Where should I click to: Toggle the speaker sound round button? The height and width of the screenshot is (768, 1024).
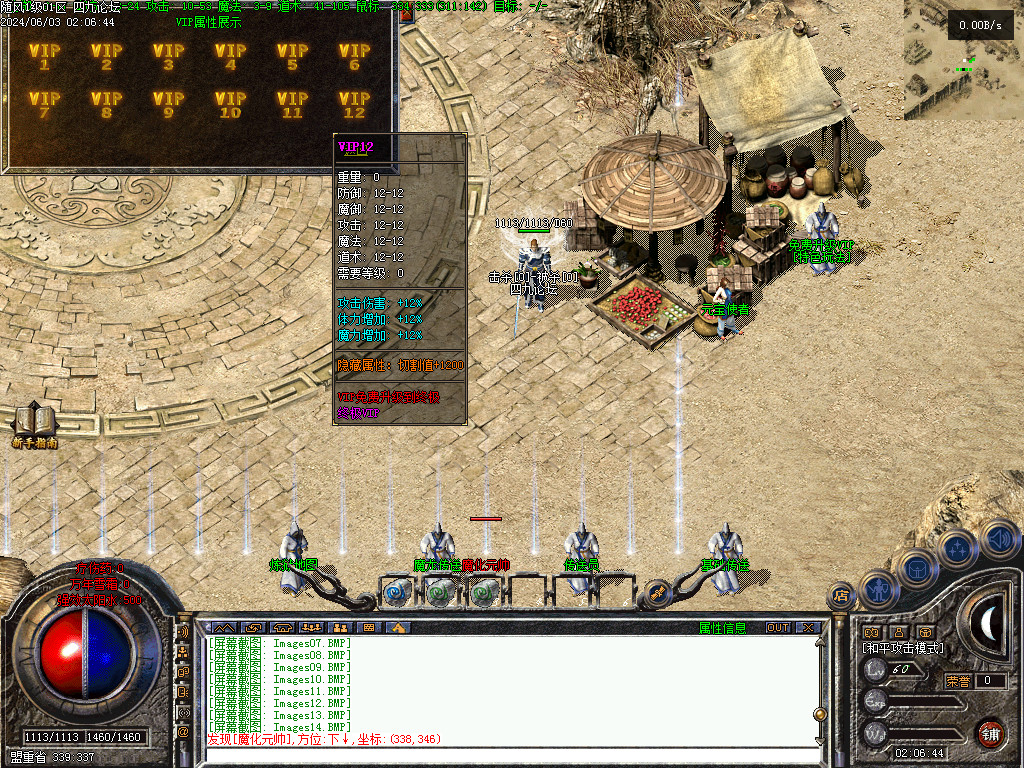tap(999, 539)
